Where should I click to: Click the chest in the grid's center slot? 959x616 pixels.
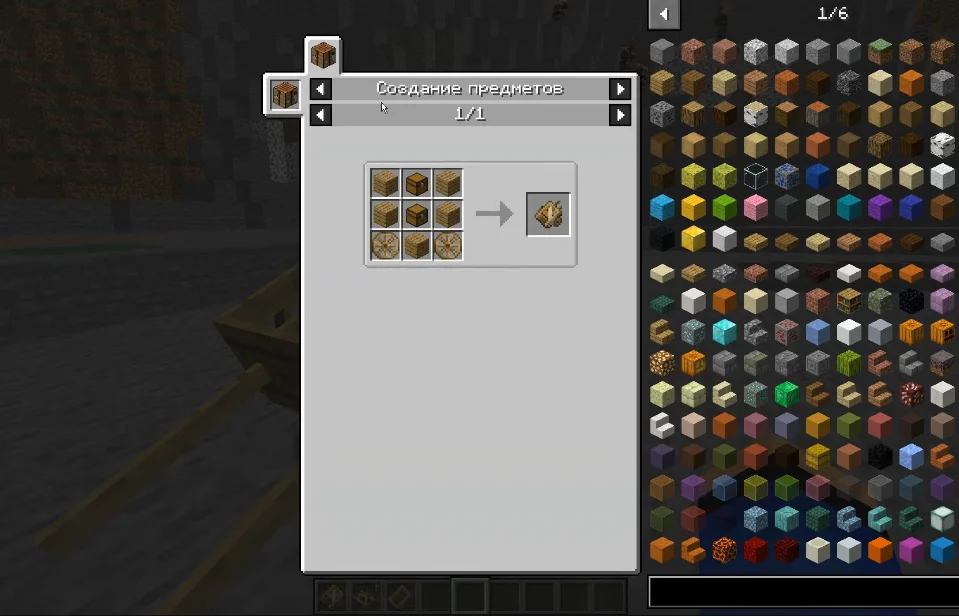(x=417, y=214)
